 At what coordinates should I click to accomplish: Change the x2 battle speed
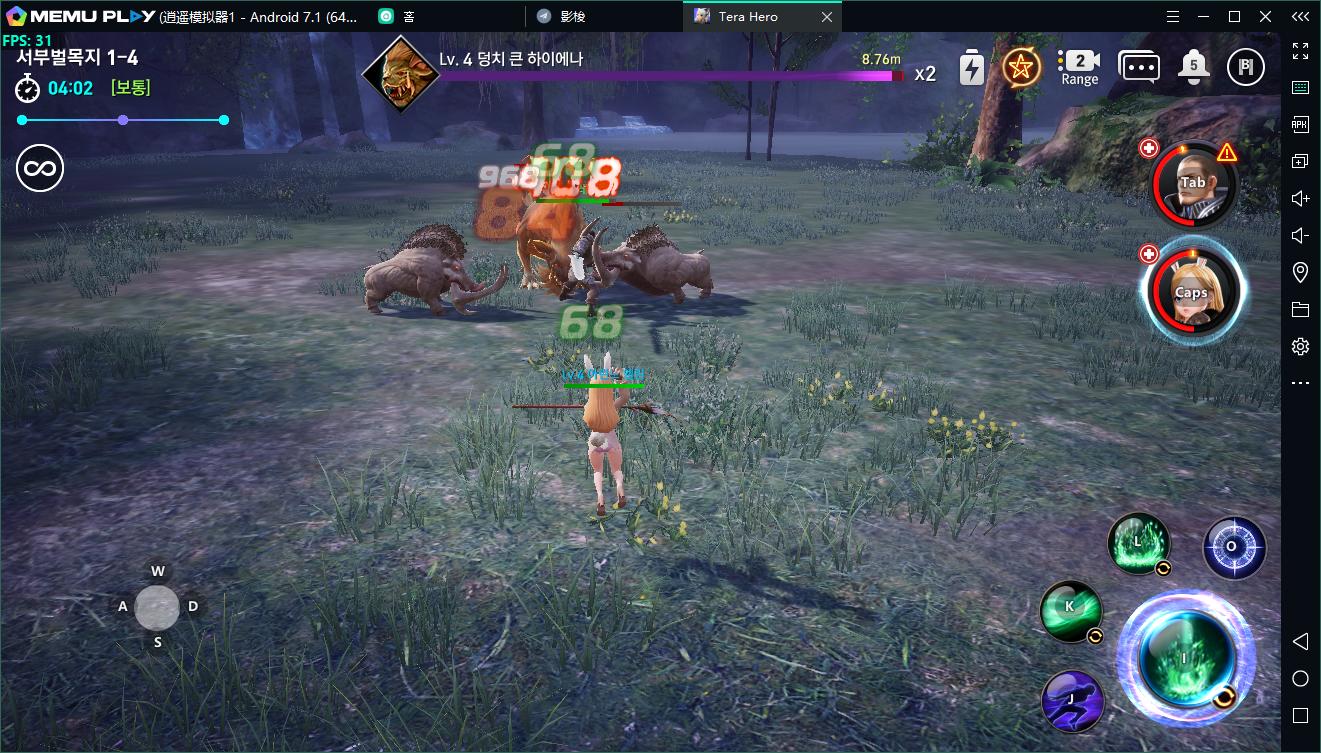point(925,73)
